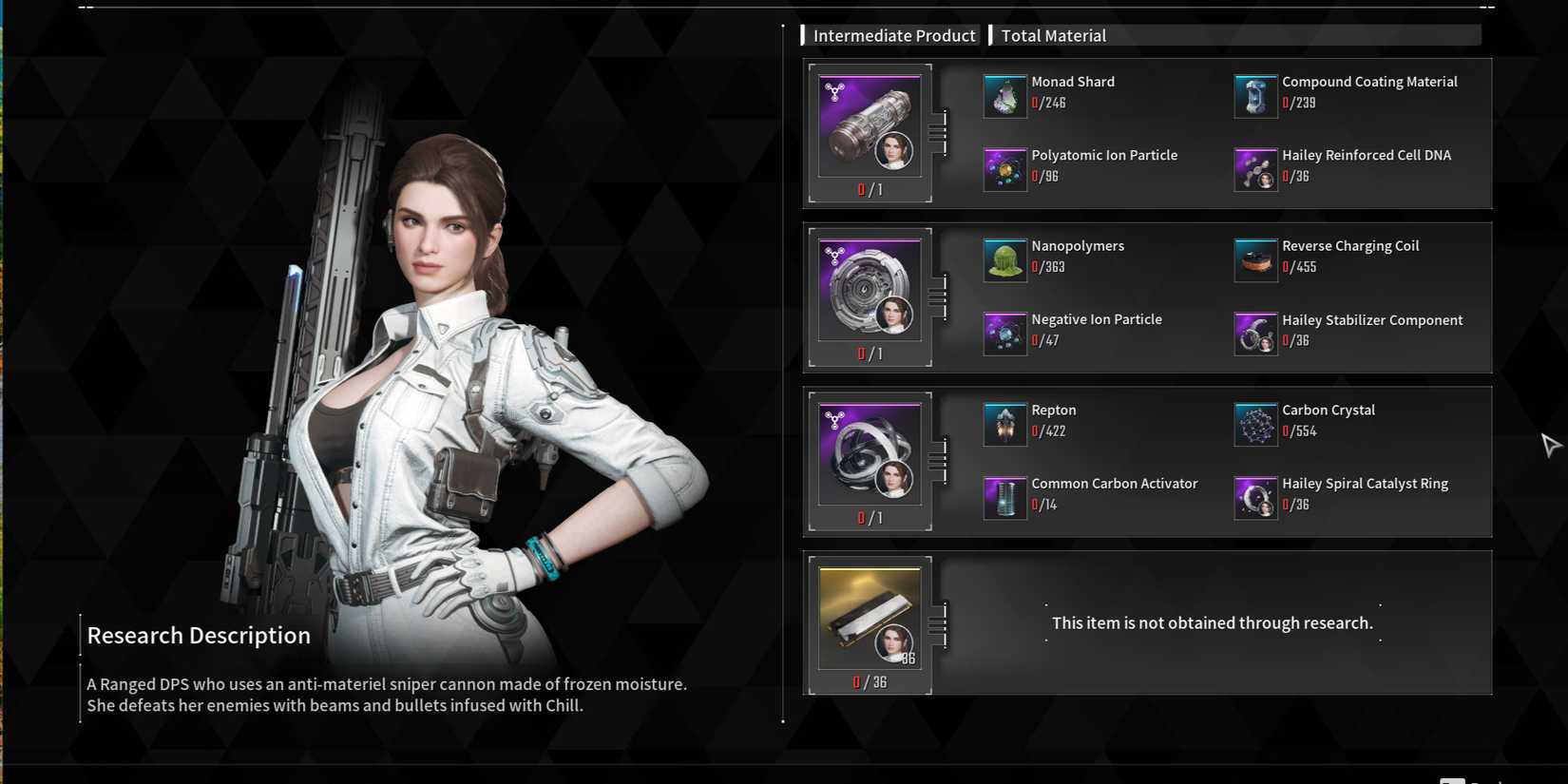Open the Carbon Crystal material icon
The height and width of the screenshot is (784, 1568).
(x=1254, y=425)
